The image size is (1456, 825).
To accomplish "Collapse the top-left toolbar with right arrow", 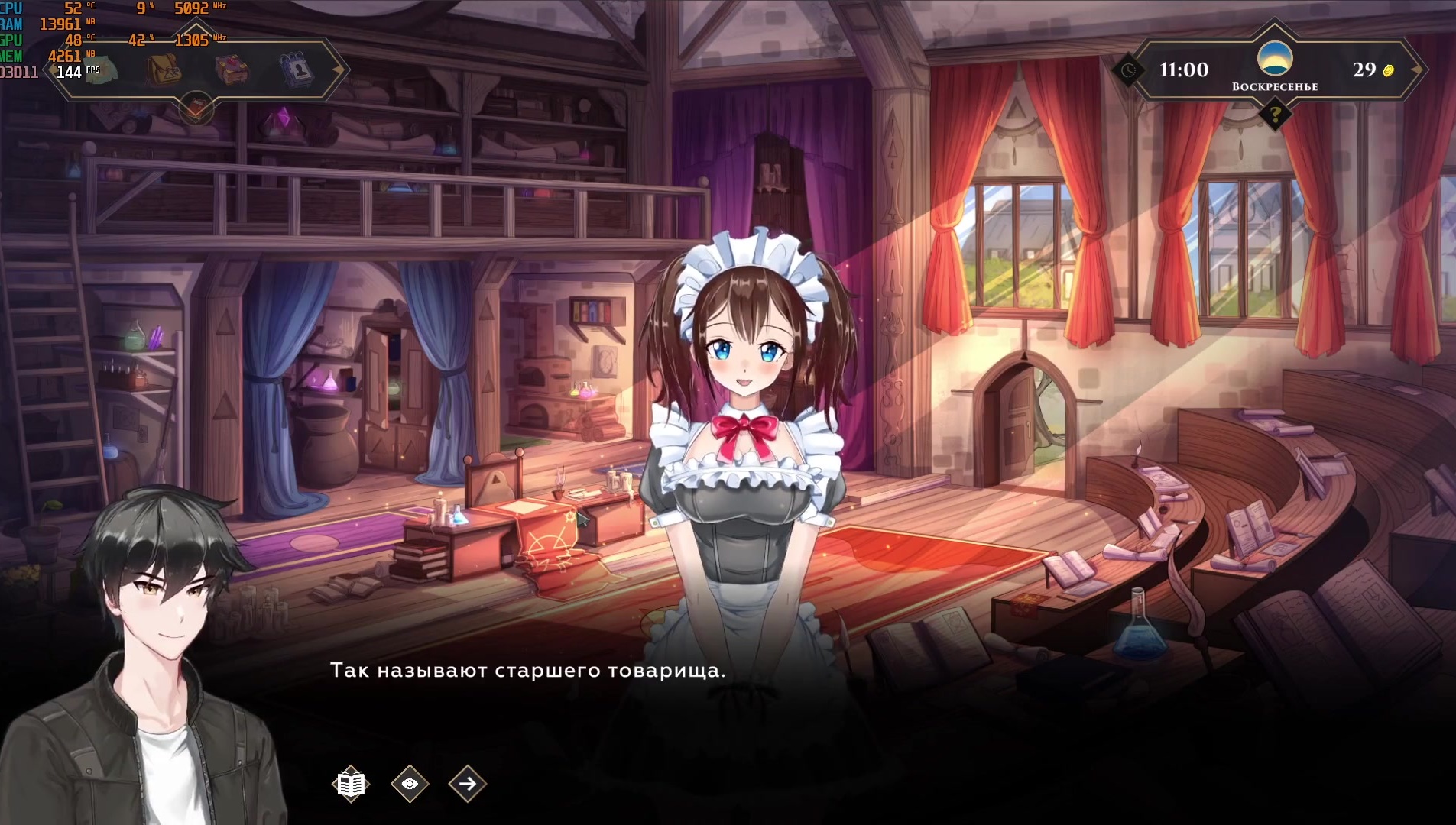I will (338, 70).
